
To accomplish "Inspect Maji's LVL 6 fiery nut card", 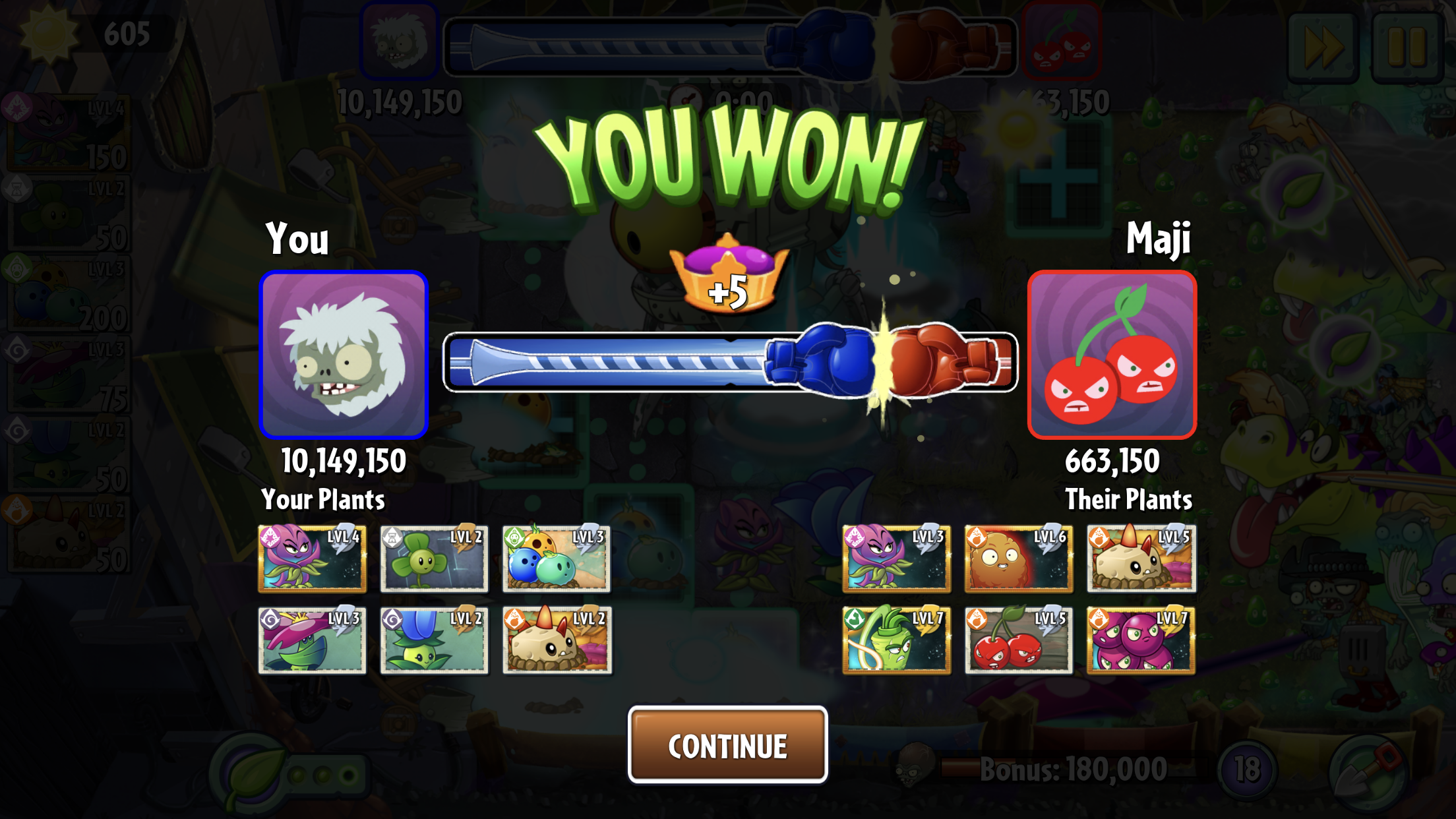I will point(1019,559).
